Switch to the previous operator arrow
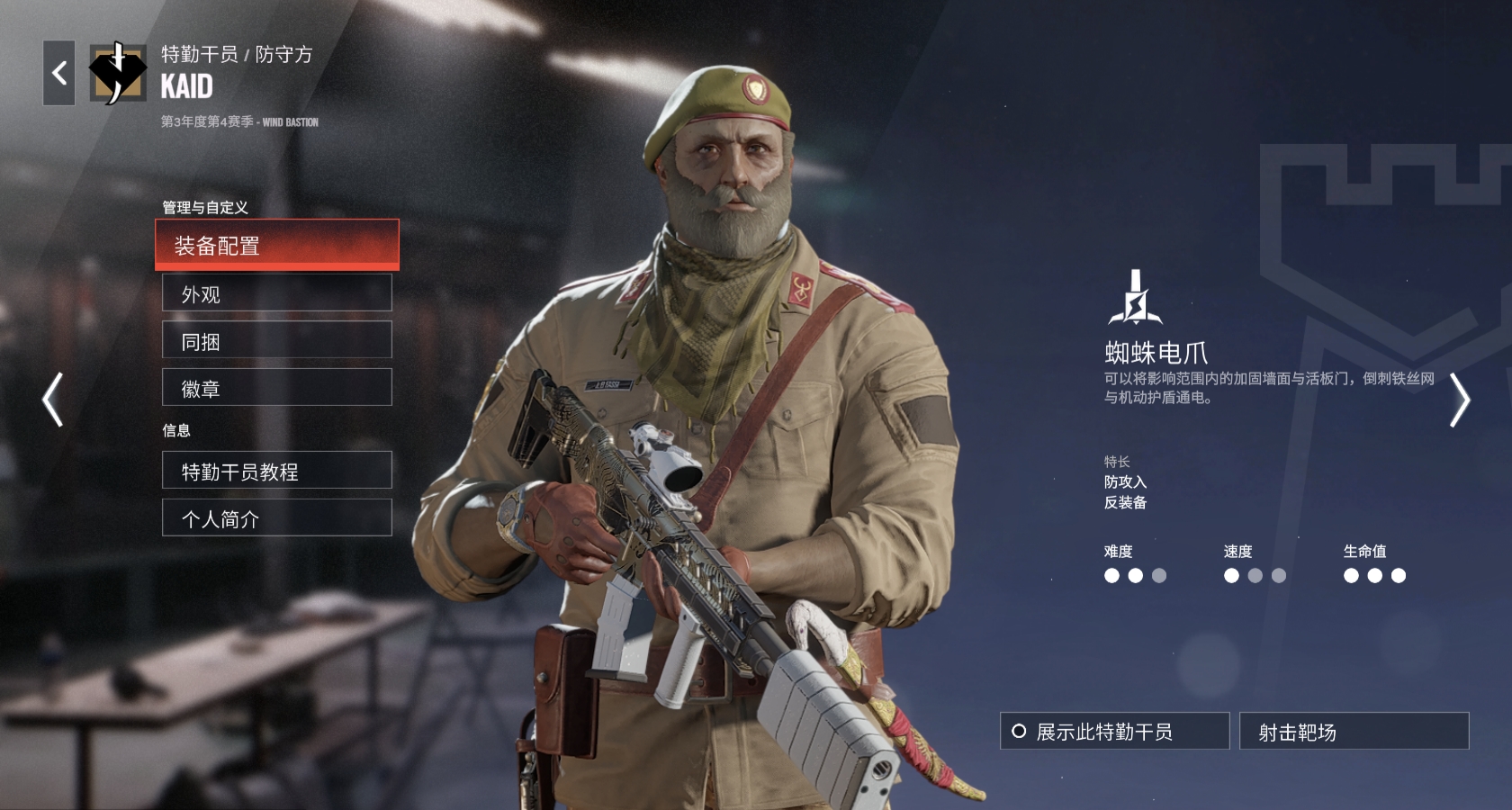The width and height of the screenshot is (1512, 810). click(53, 399)
